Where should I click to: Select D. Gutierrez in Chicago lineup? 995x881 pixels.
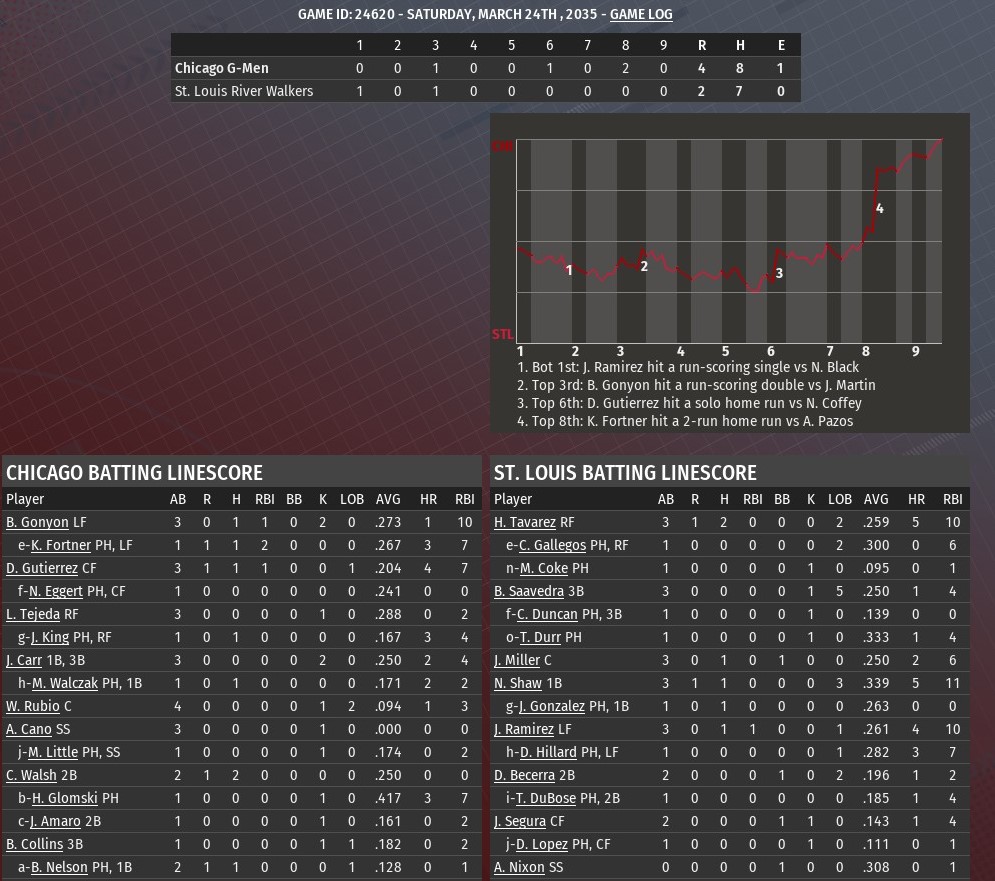tap(42, 568)
